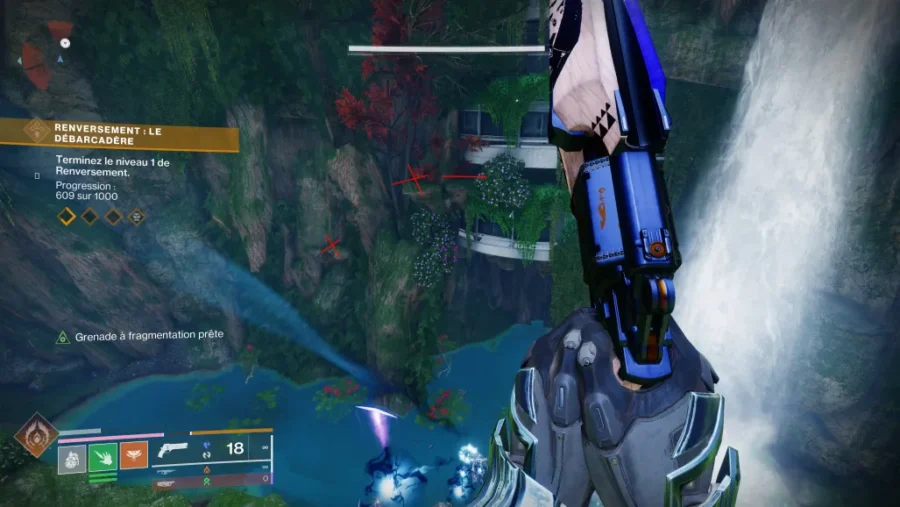Activate the super ability diamond icon

pos(35,436)
